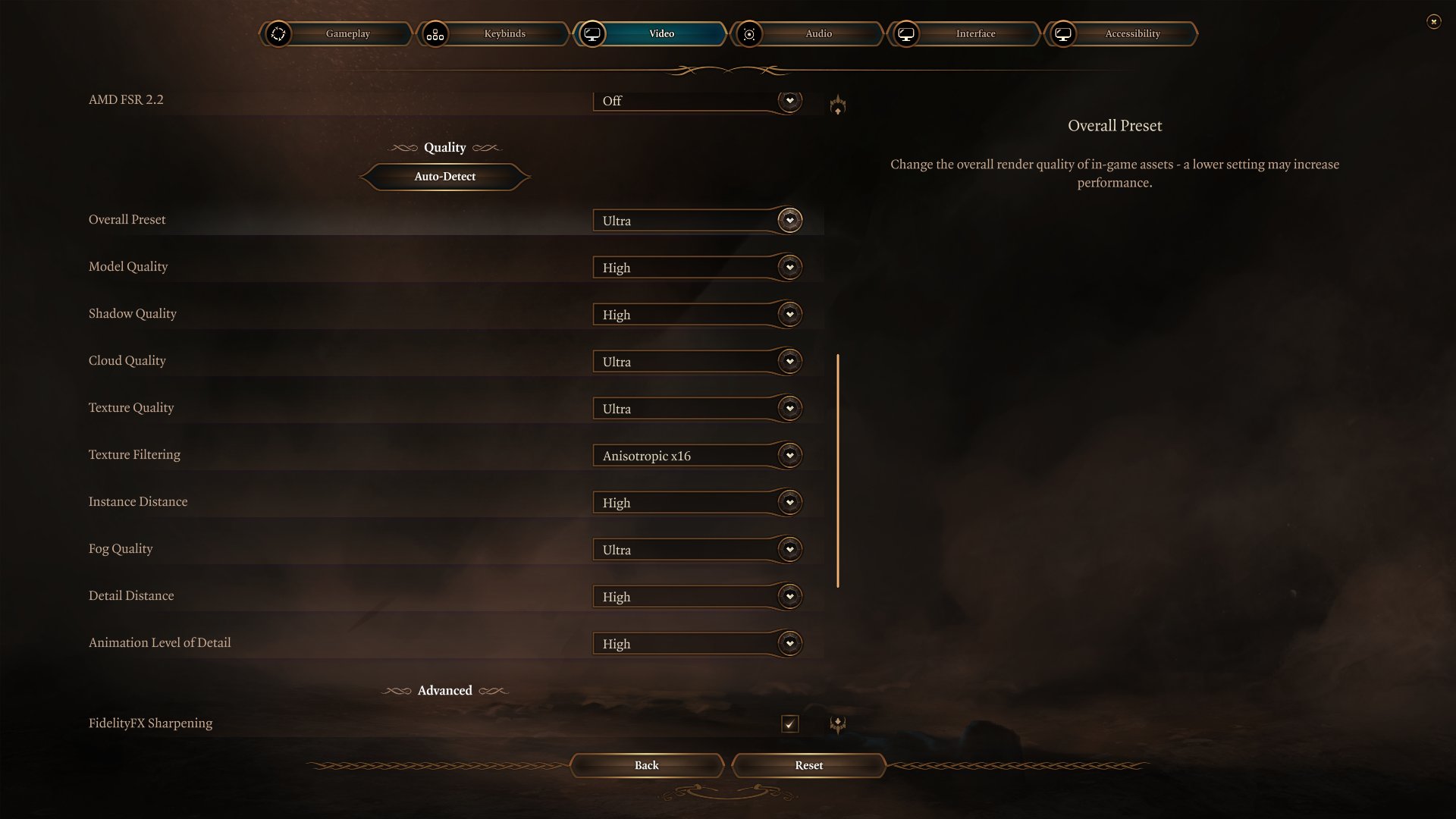Open the Fog Quality dropdown
The width and height of the screenshot is (1456, 819).
(x=697, y=550)
